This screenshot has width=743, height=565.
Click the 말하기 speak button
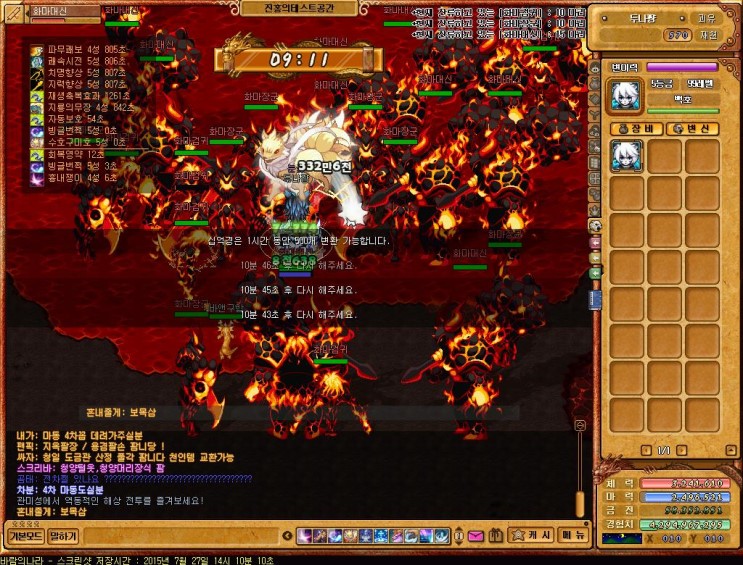(63, 536)
